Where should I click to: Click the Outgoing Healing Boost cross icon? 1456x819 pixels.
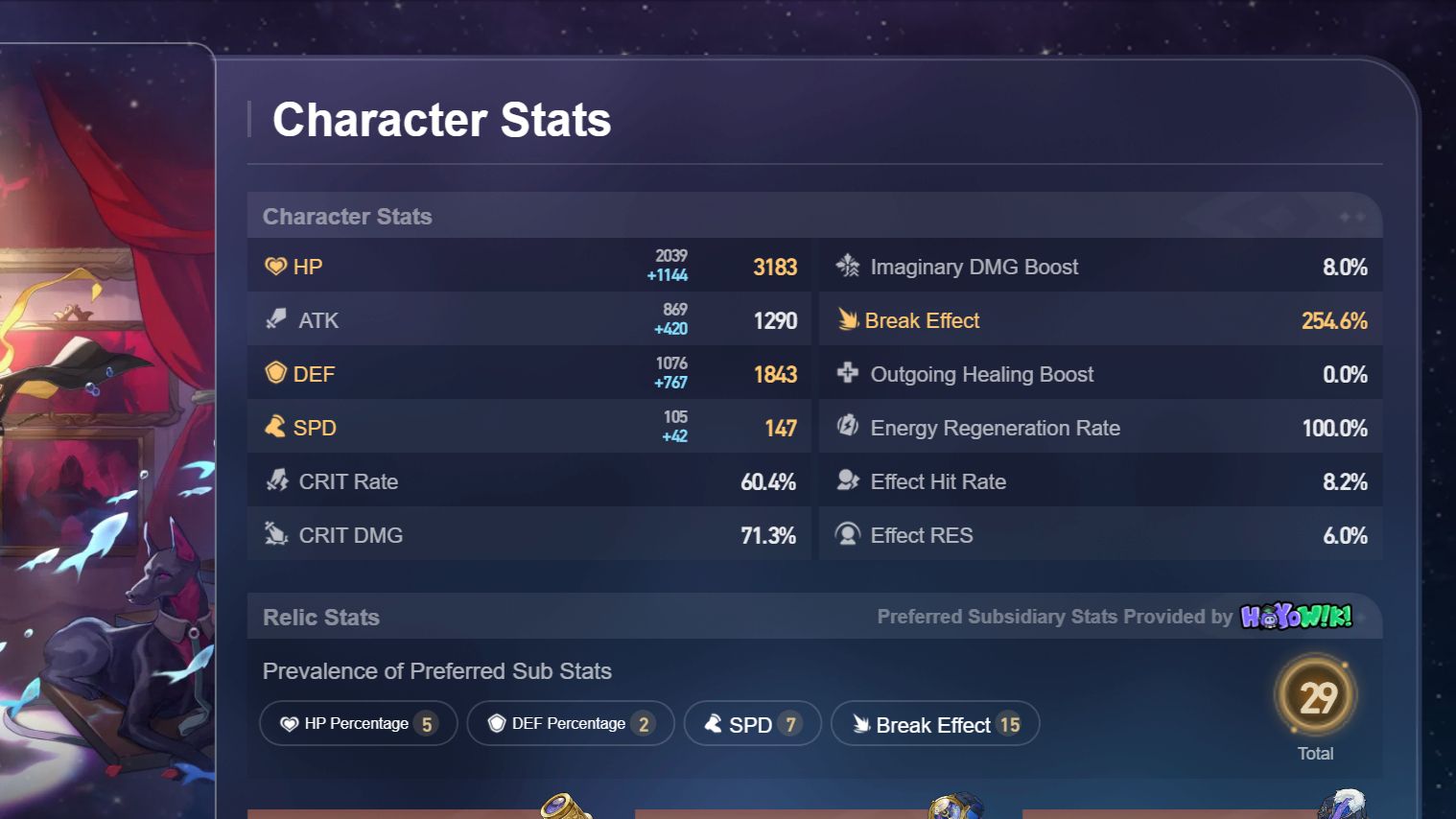[x=847, y=373]
